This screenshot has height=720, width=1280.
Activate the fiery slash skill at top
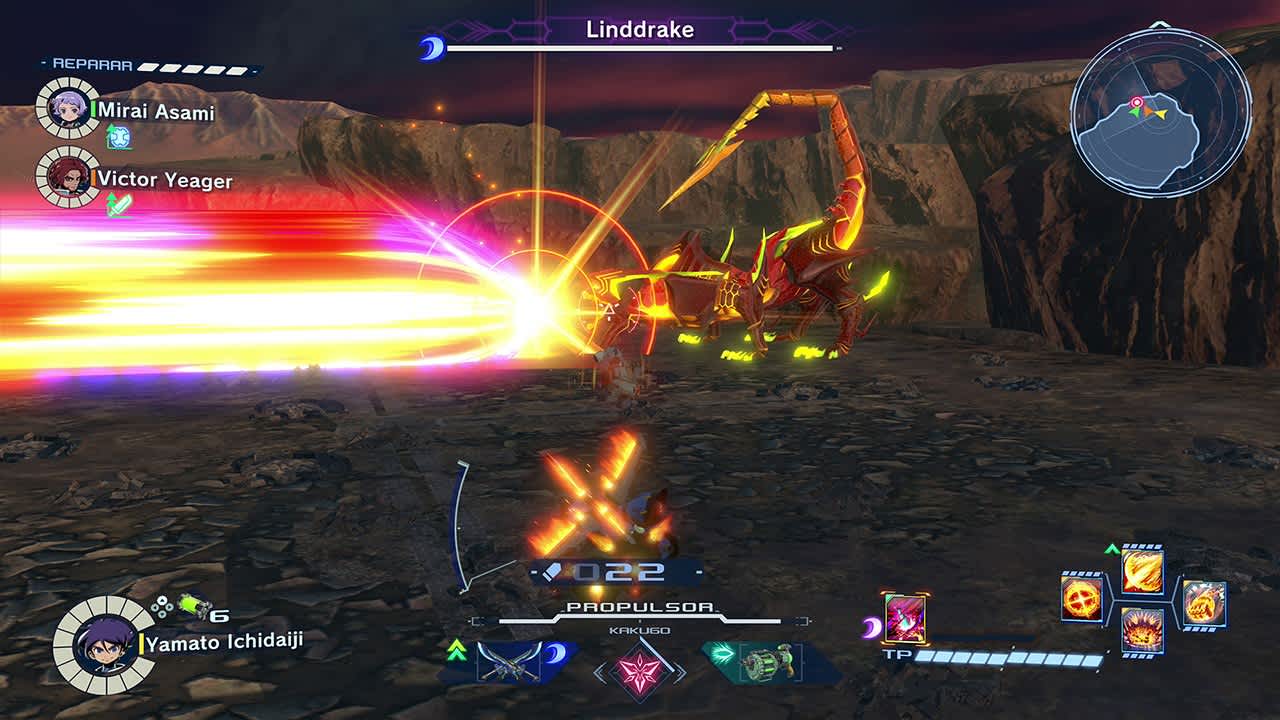click(x=1141, y=571)
